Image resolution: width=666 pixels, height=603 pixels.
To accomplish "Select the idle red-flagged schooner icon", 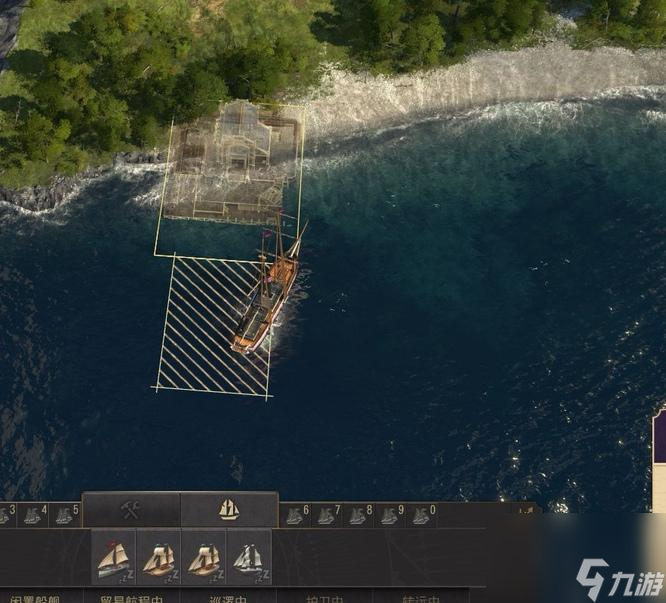I will 114,558.
